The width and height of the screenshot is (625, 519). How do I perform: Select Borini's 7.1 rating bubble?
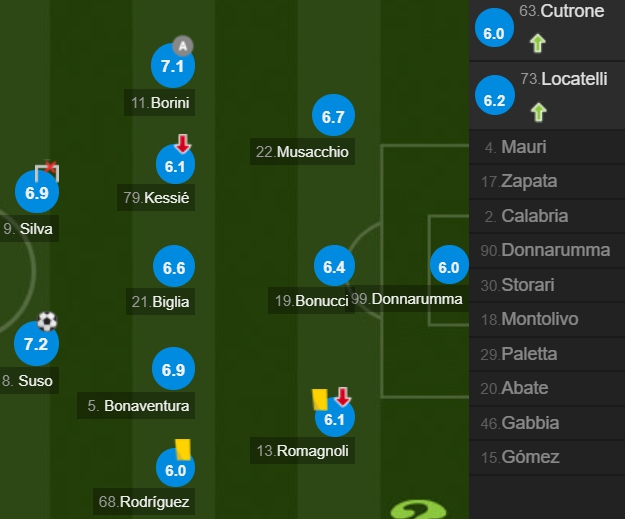coord(172,67)
